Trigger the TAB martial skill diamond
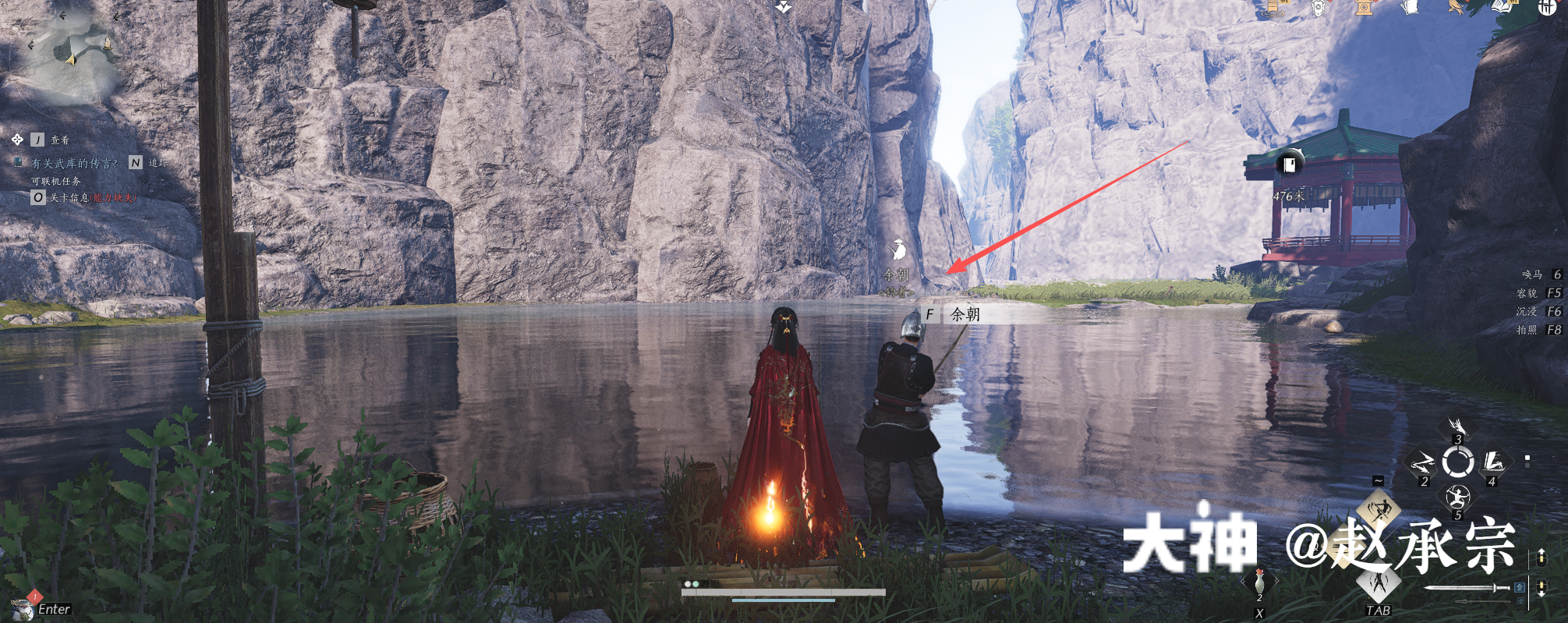 click(x=1379, y=584)
